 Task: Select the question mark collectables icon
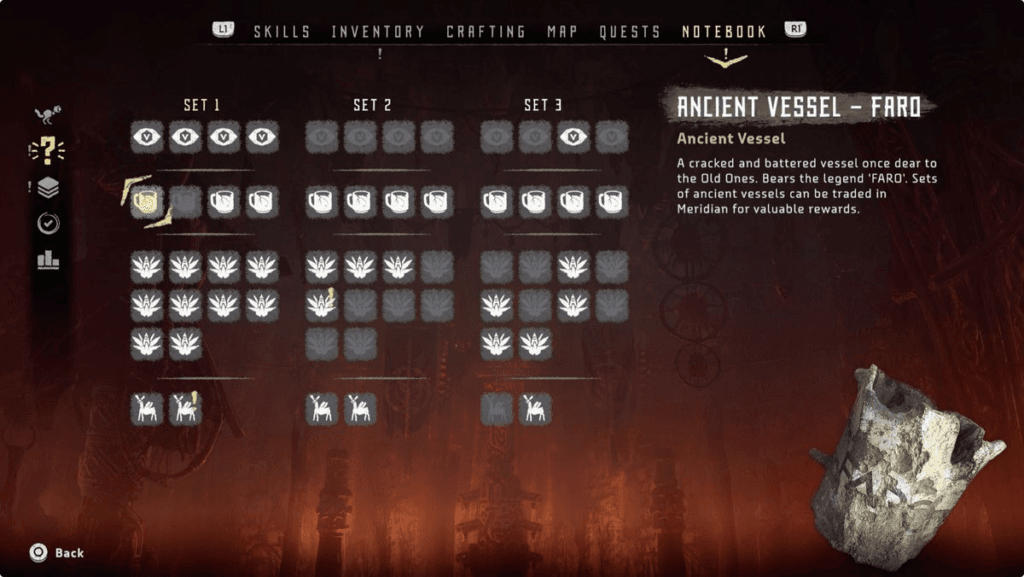(47, 151)
